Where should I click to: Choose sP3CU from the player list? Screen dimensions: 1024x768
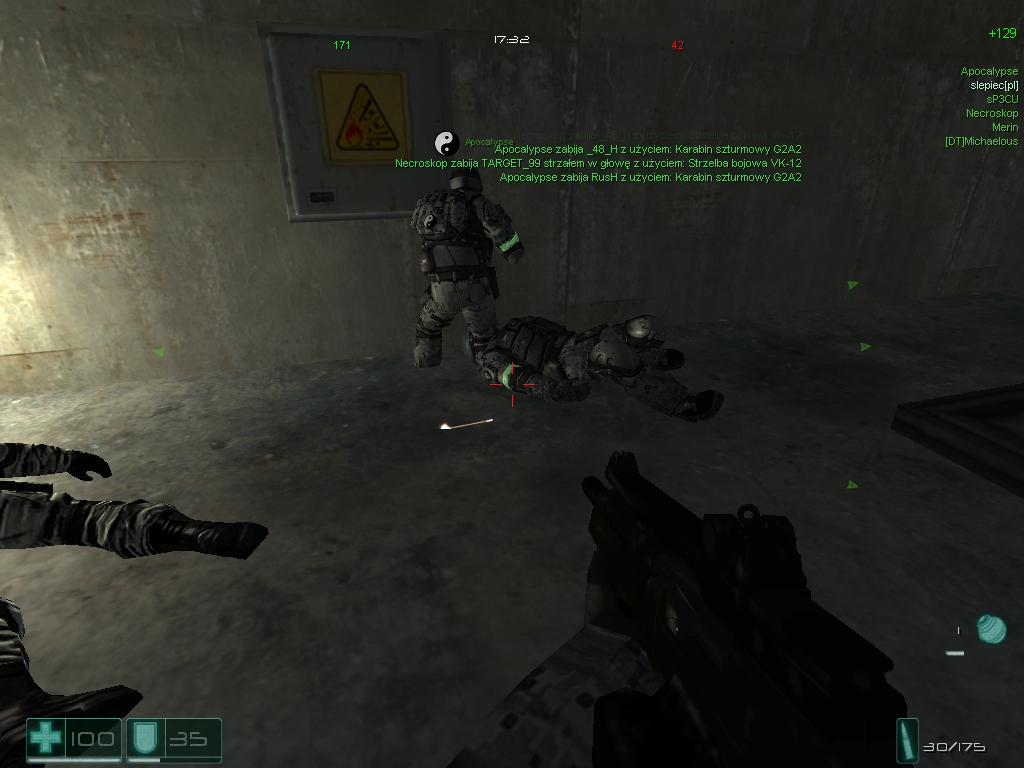click(x=1001, y=100)
